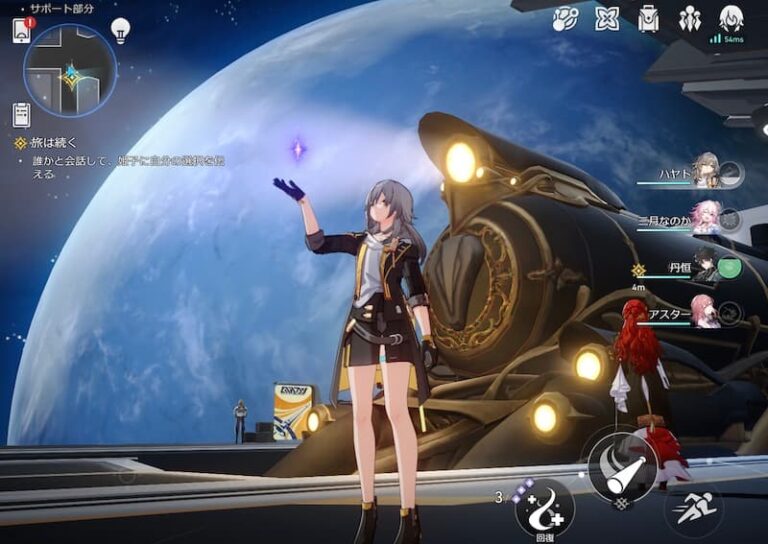Screen dimensions: 768x544
Task: Switch to party member ハヤト
Action: click(x=706, y=172)
